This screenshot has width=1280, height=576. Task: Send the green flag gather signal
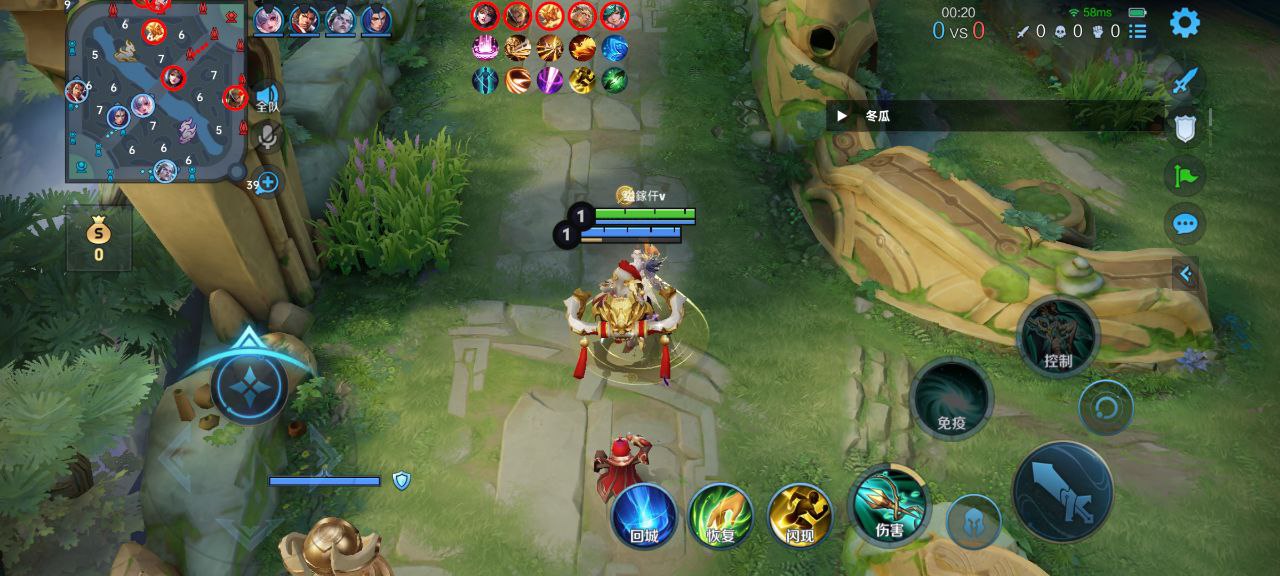click(1185, 176)
